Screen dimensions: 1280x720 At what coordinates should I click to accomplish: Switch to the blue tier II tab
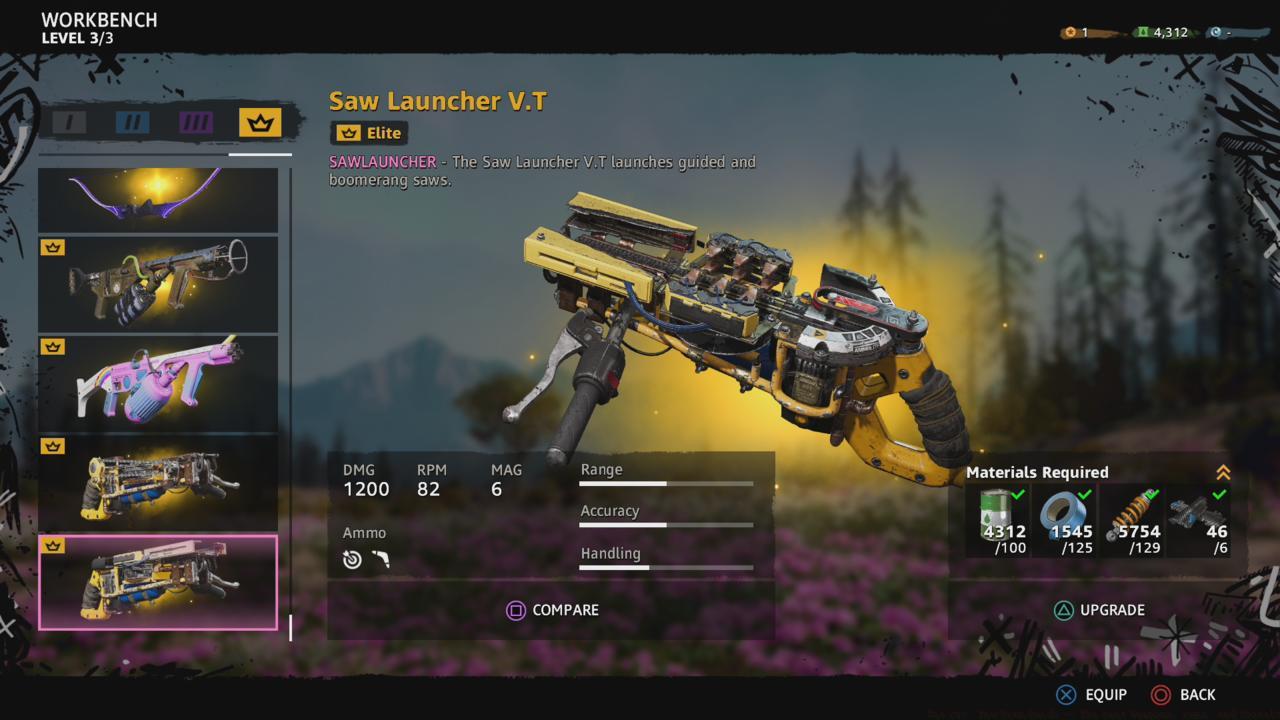(x=132, y=123)
